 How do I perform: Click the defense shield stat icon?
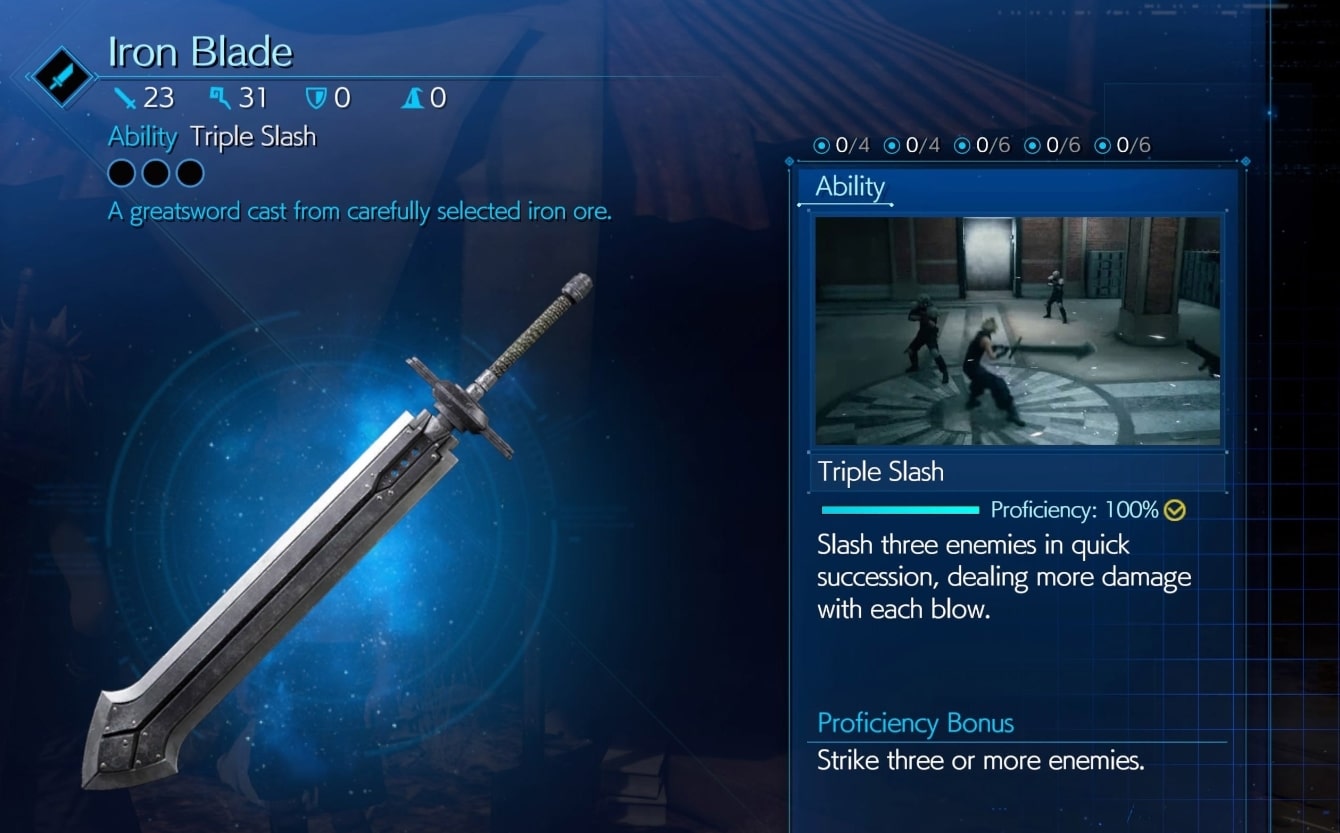click(314, 97)
